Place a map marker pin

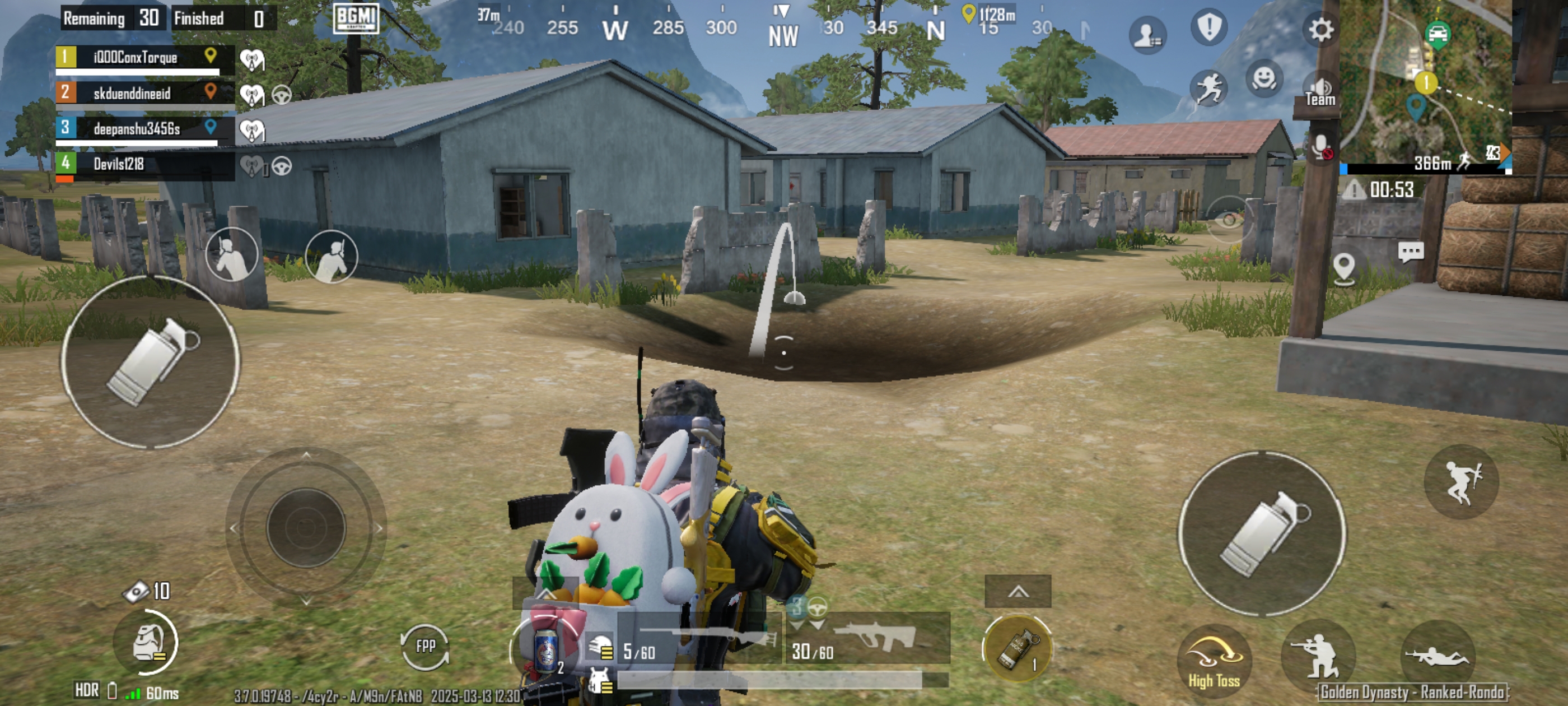[x=1343, y=267]
